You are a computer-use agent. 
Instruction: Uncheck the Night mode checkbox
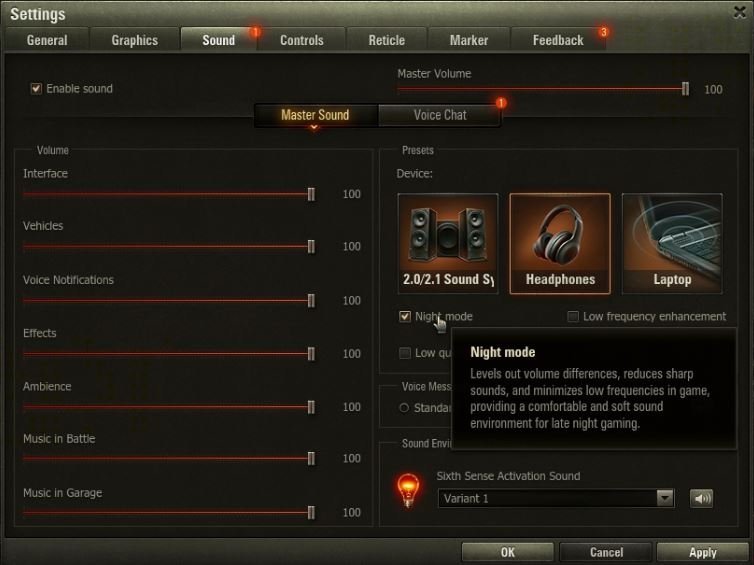pyautogui.click(x=405, y=317)
